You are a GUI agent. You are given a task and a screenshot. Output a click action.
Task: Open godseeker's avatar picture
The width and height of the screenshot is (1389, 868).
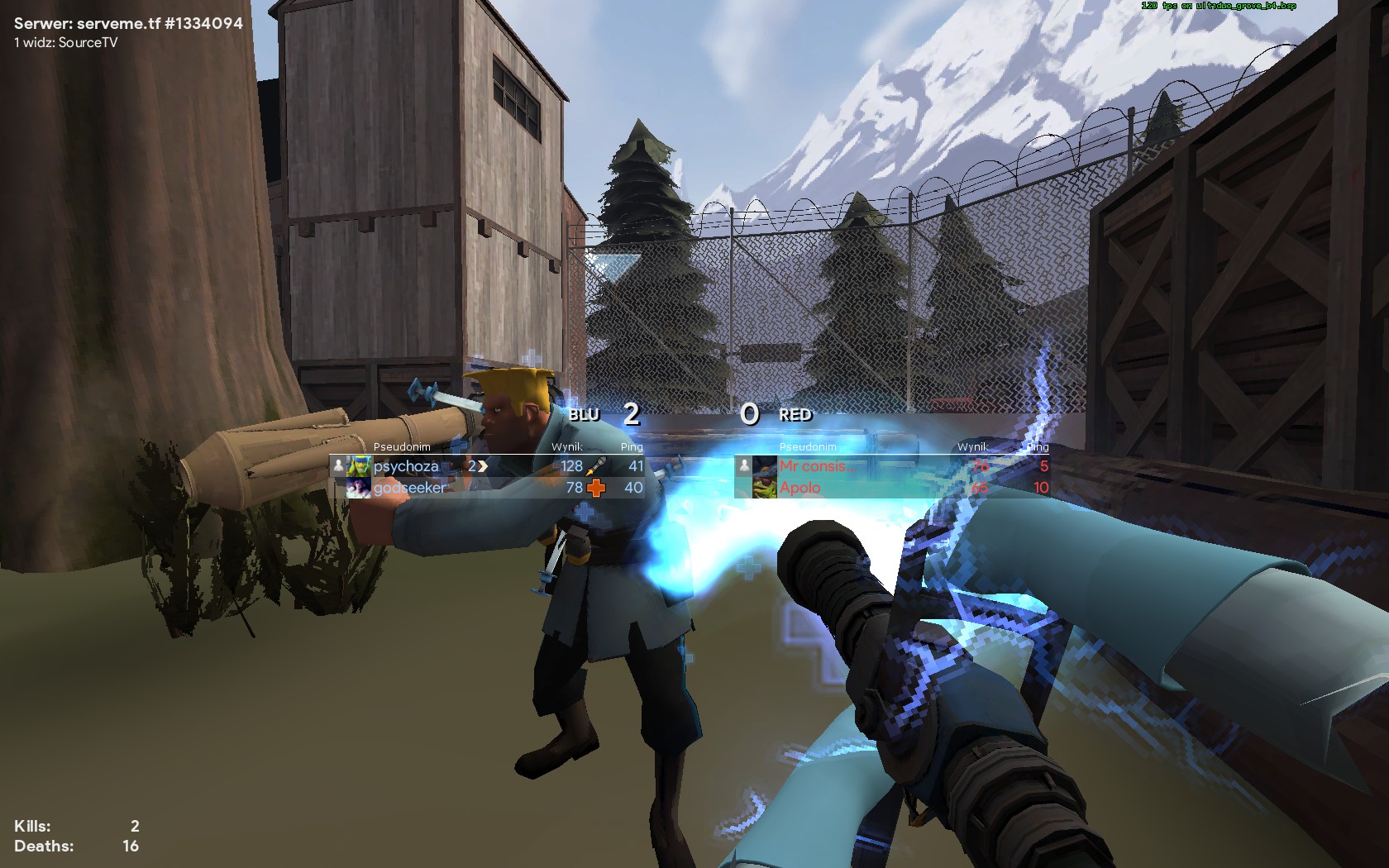coord(358,488)
